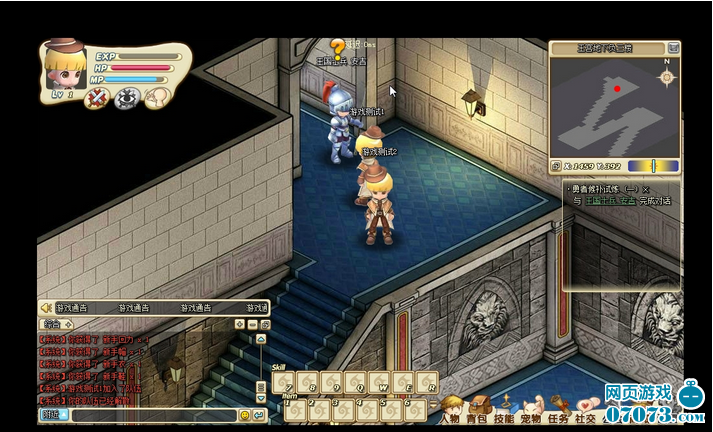Send the chat message with enter button
This screenshot has height=432, width=713.
point(260,414)
